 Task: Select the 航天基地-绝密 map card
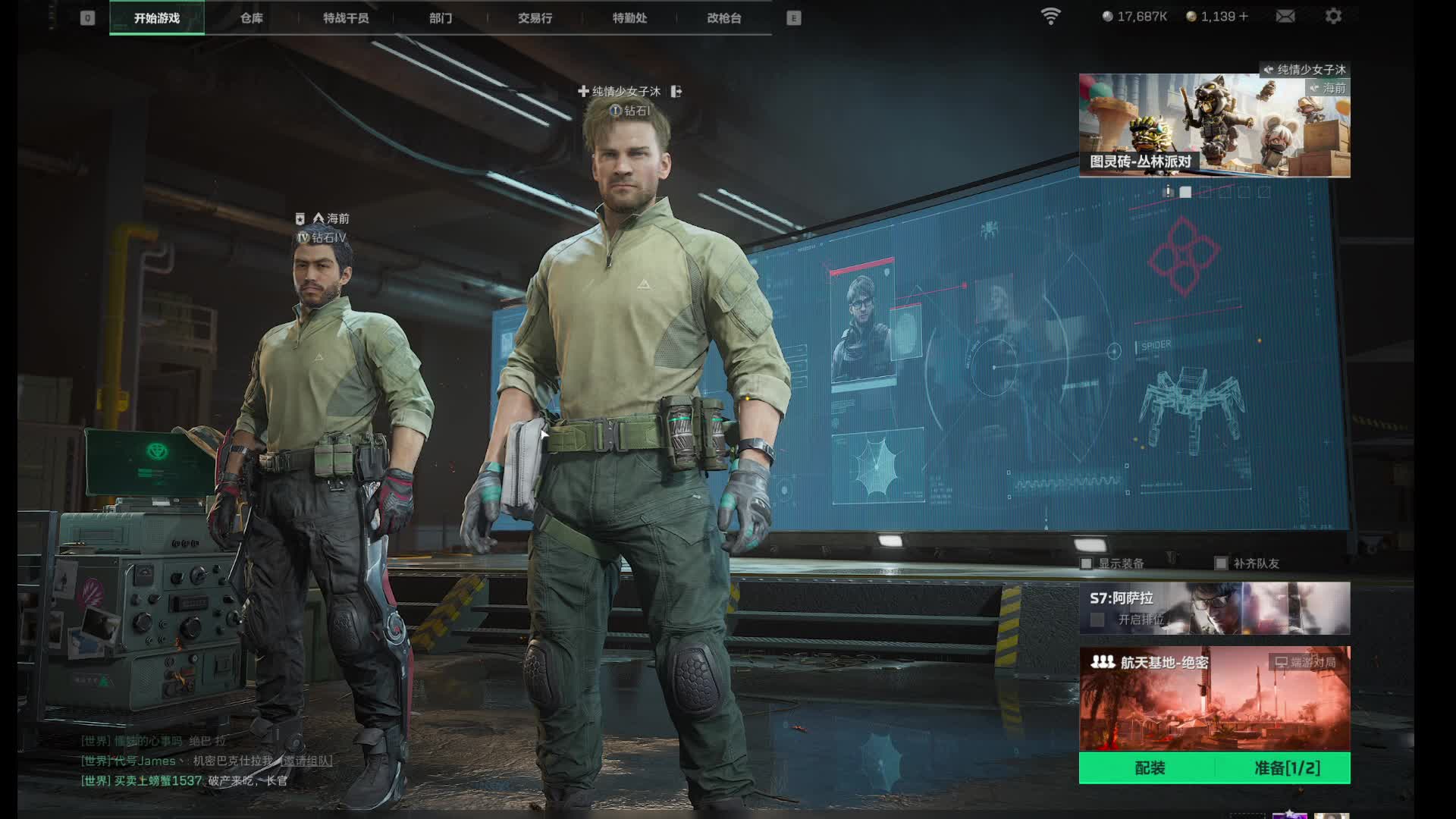click(1214, 698)
